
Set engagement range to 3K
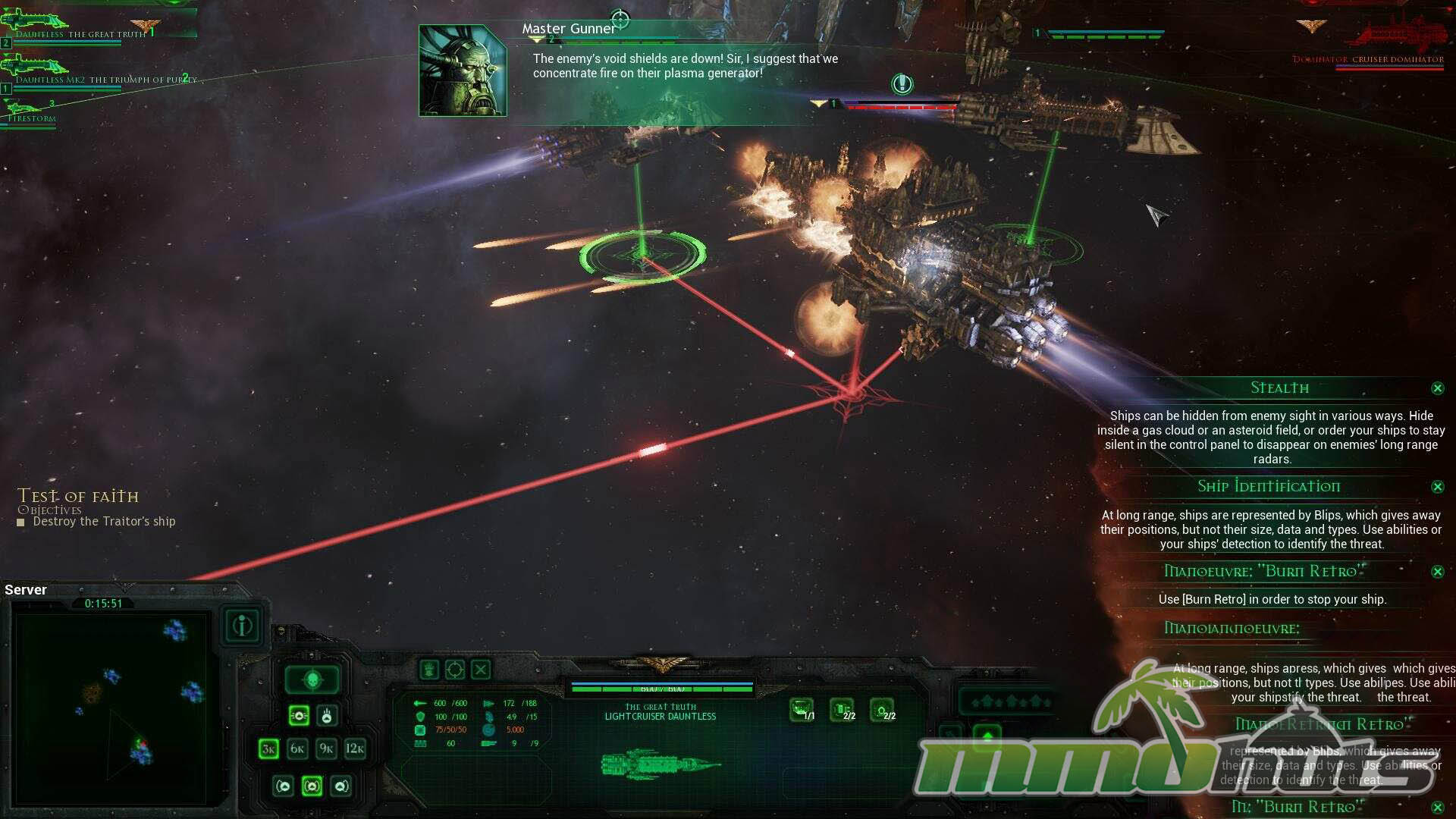[268, 749]
